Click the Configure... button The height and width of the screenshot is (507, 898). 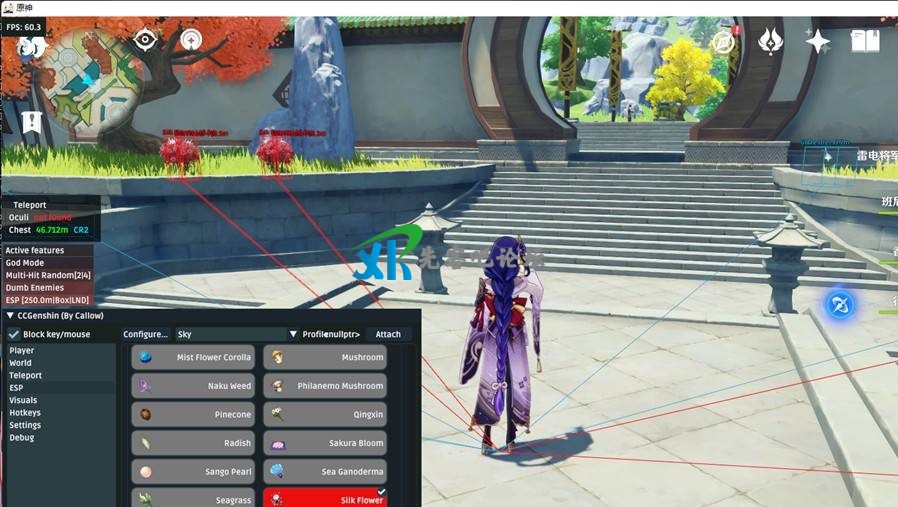click(x=145, y=334)
